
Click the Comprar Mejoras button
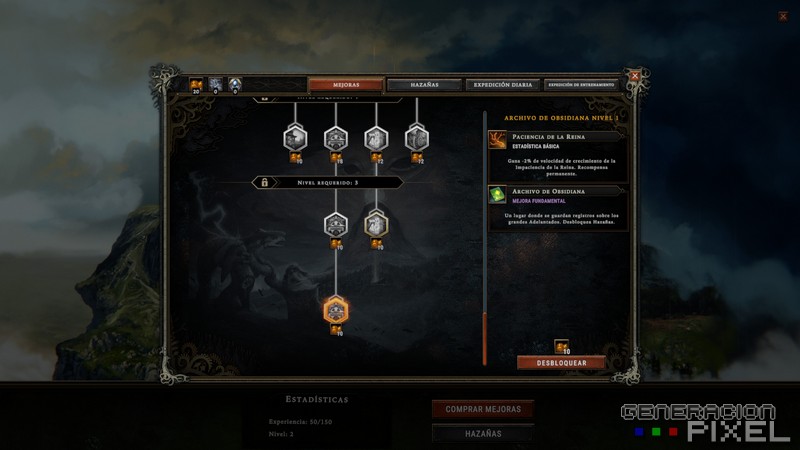pos(483,409)
